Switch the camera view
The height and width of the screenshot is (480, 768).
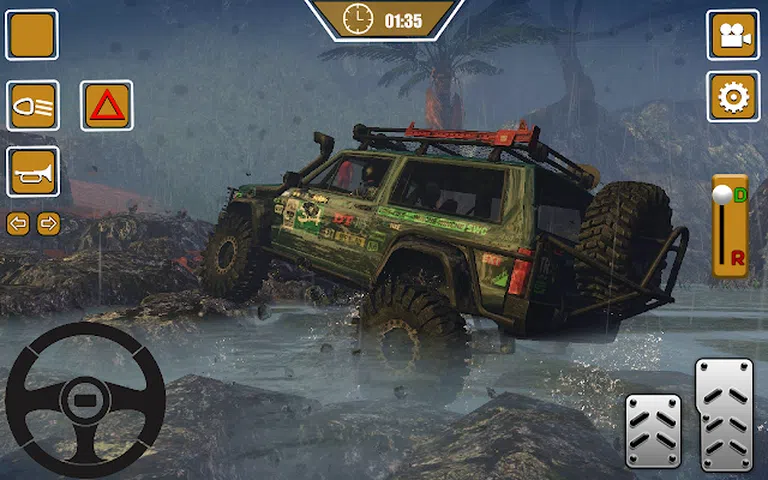click(733, 35)
